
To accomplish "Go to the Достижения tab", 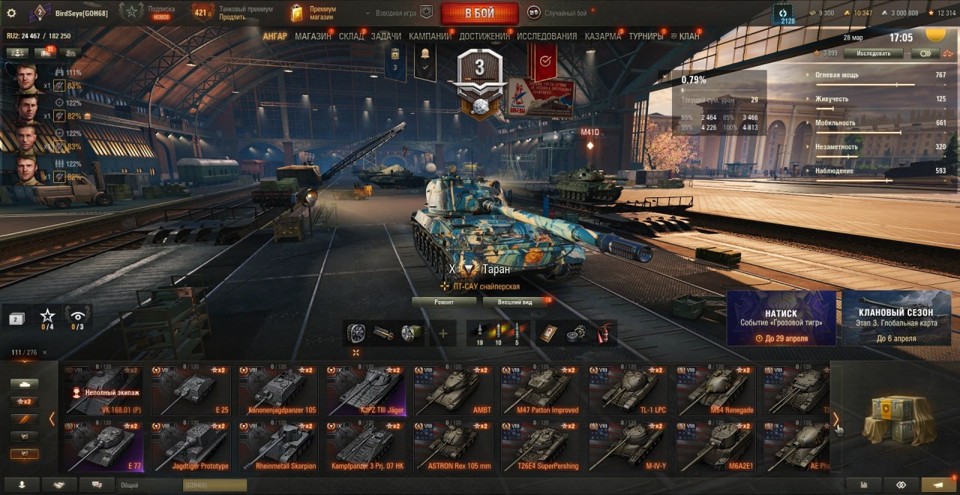I will tap(484, 36).
